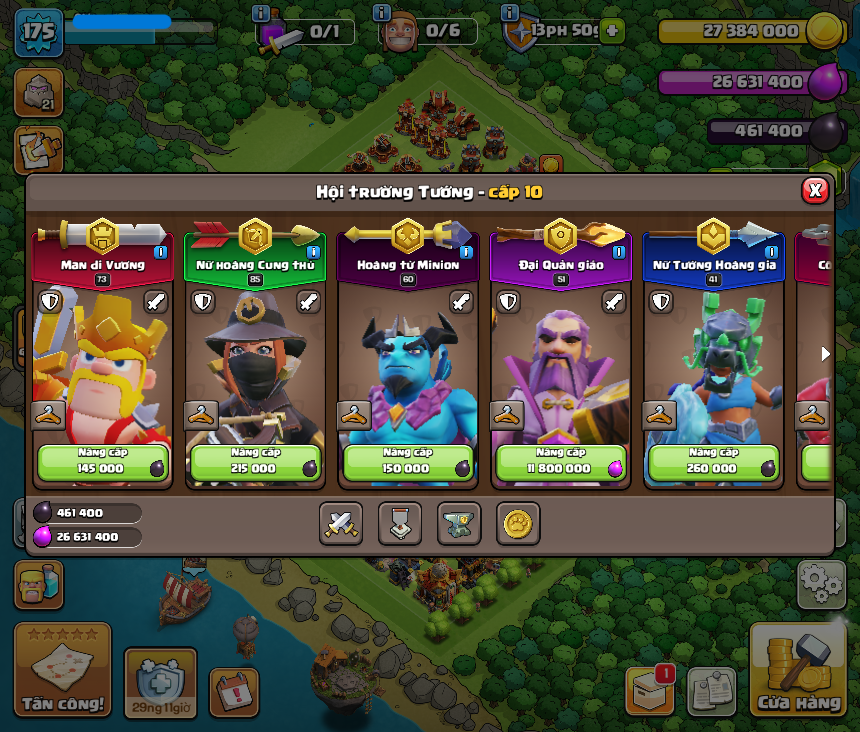The image size is (860, 732).
Task: Open the anvil blacksmith tab
Action: tap(459, 523)
